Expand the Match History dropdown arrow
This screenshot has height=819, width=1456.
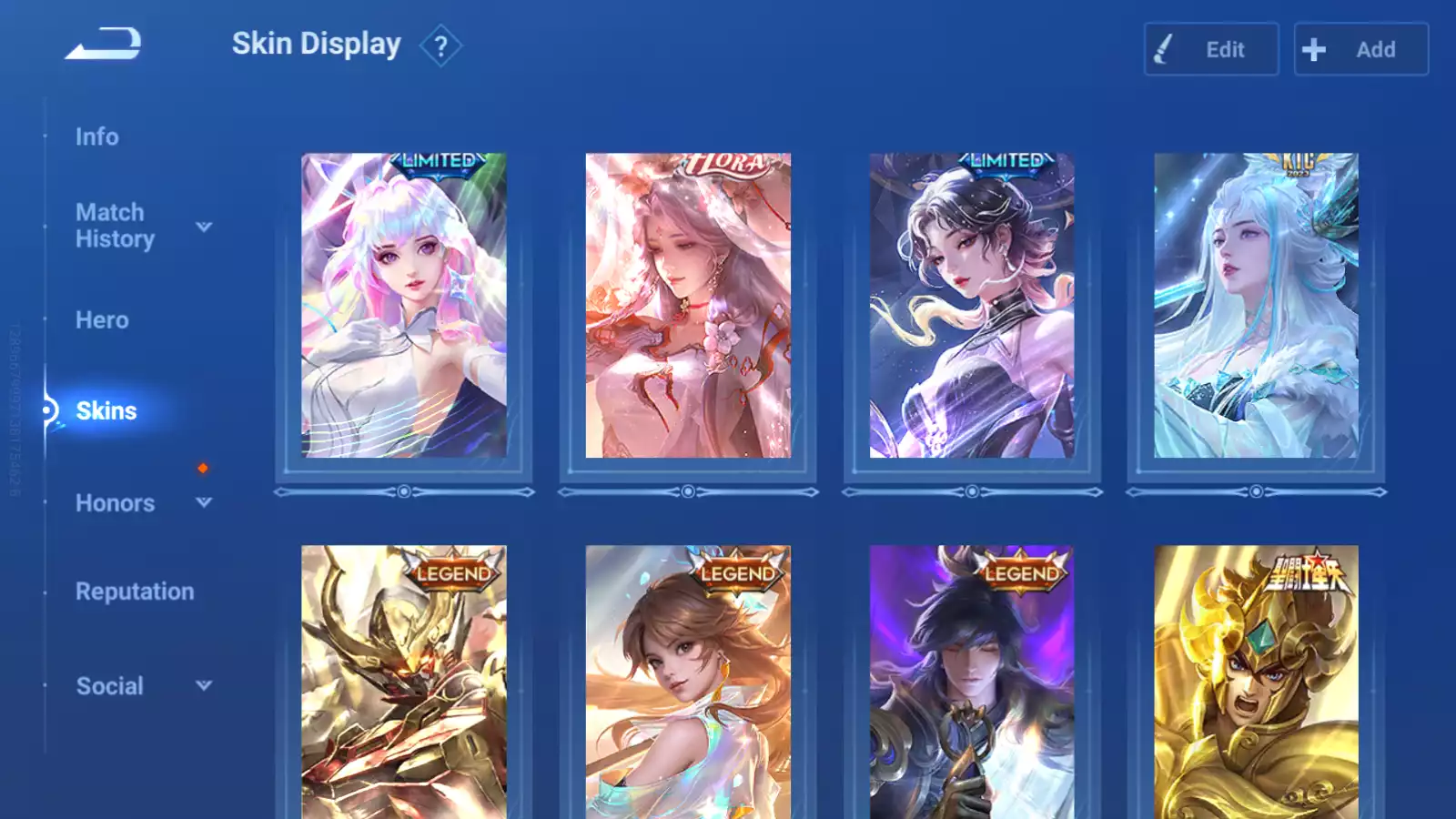click(204, 227)
